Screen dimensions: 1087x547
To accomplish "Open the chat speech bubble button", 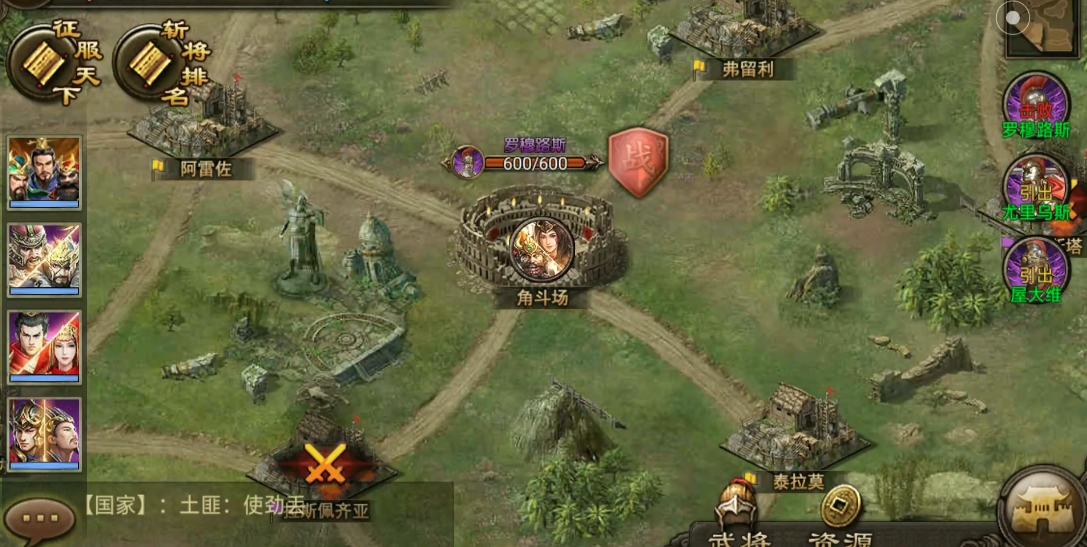I will [40, 518].
